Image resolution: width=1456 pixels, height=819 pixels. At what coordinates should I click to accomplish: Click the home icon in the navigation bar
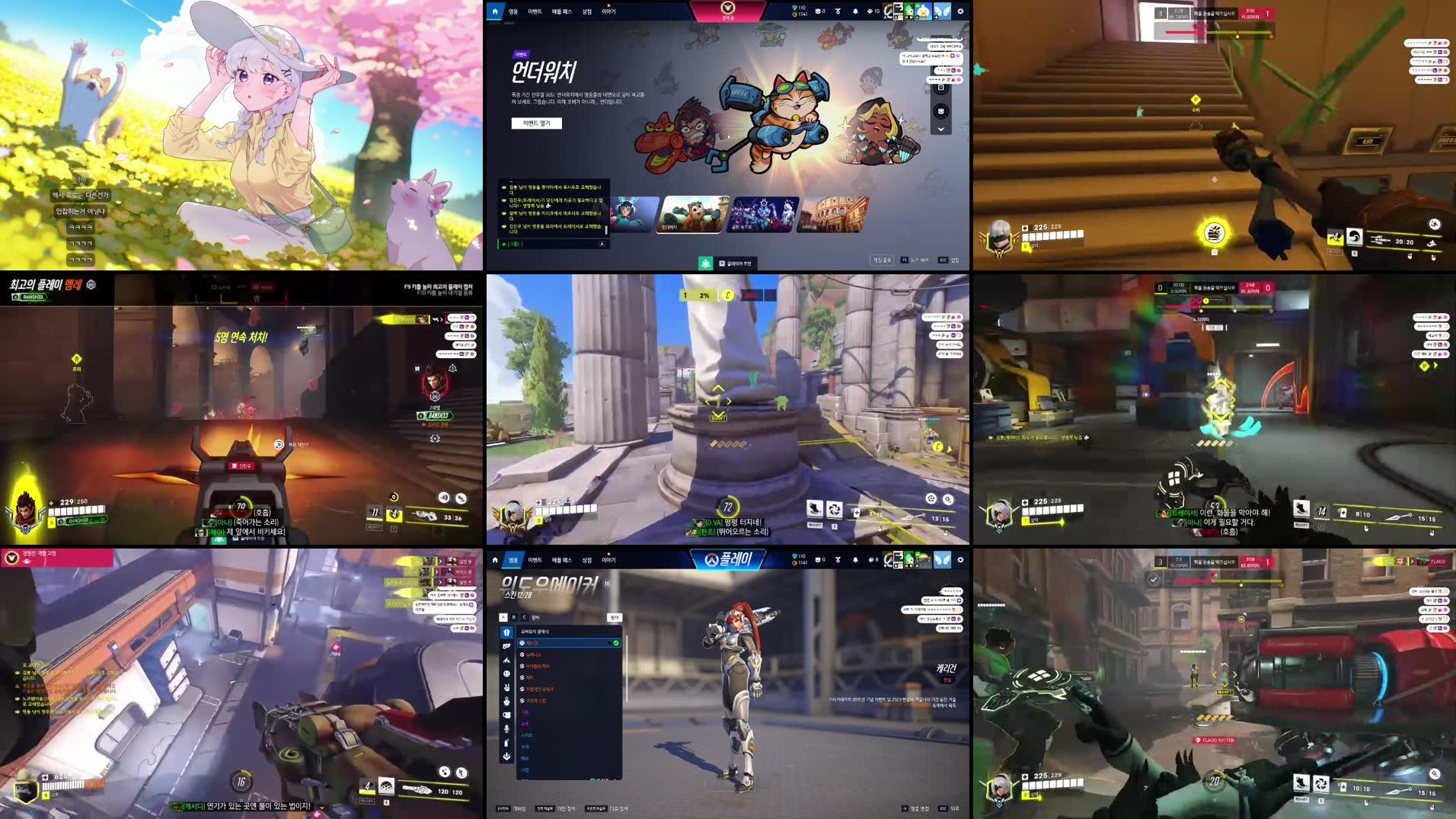coord(495,11)
